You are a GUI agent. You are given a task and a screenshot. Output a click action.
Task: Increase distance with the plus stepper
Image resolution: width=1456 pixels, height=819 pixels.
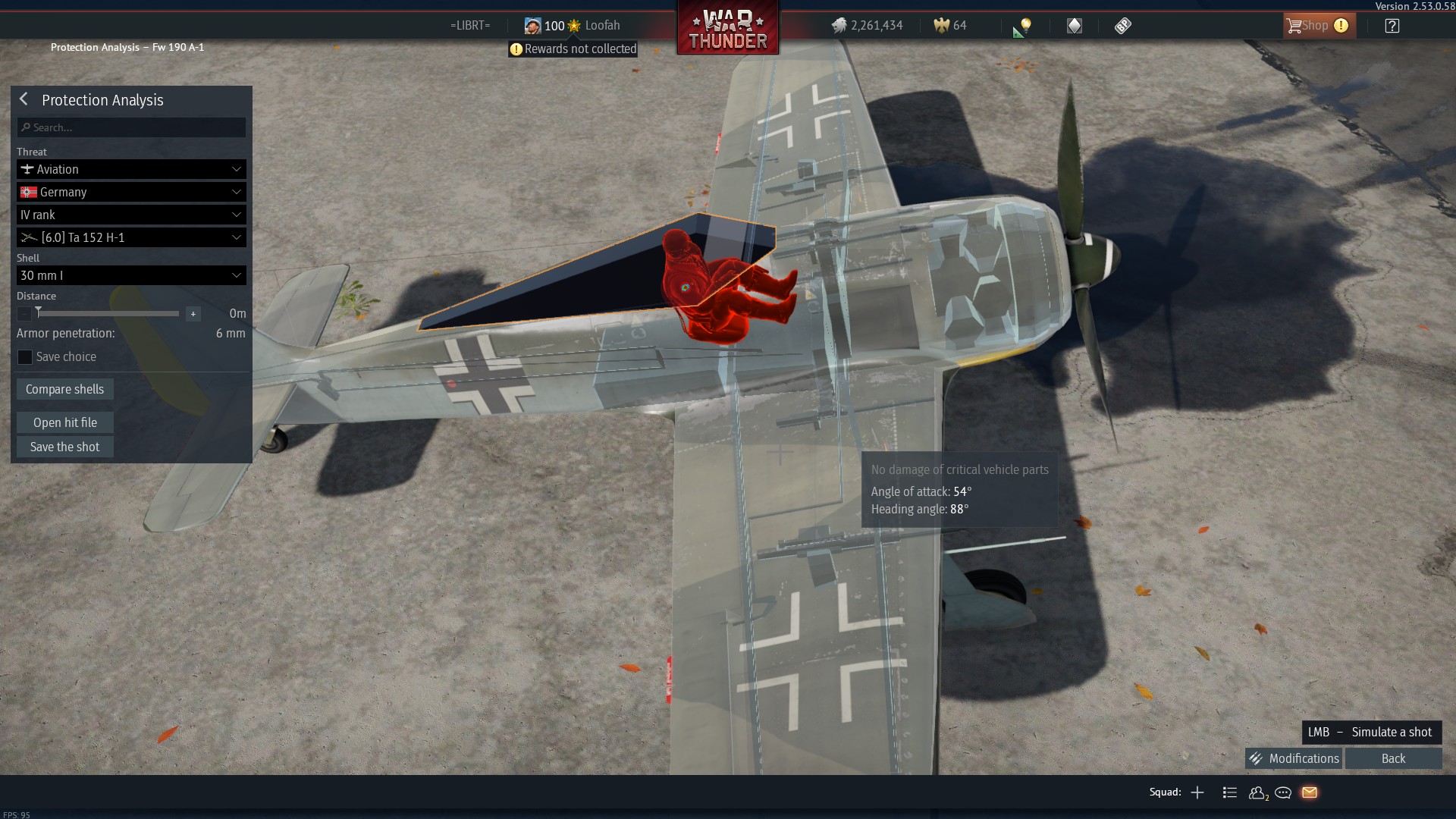click(x=193, y=314)
